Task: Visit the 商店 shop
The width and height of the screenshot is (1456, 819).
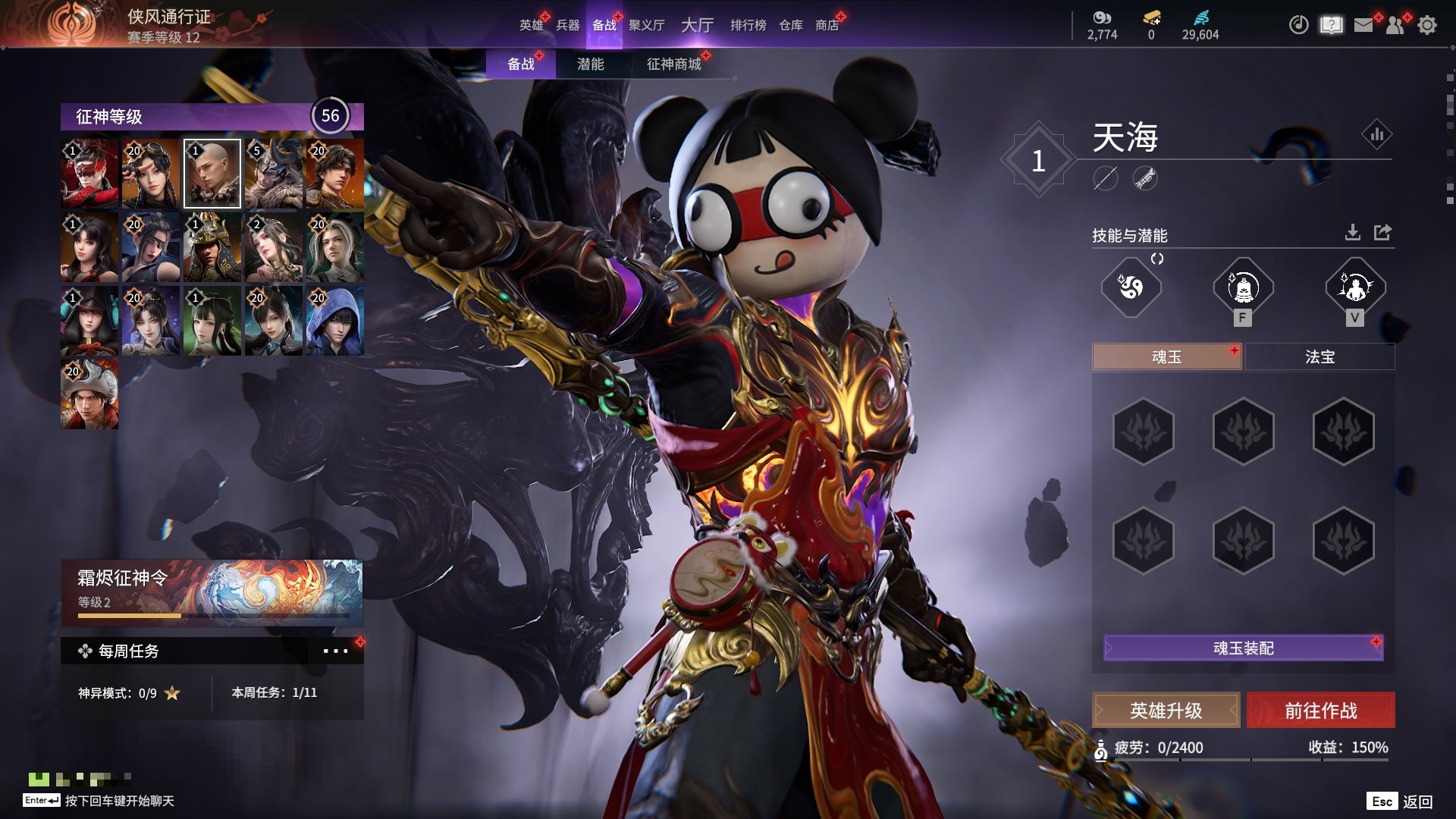Action: [x=827, y=25]
